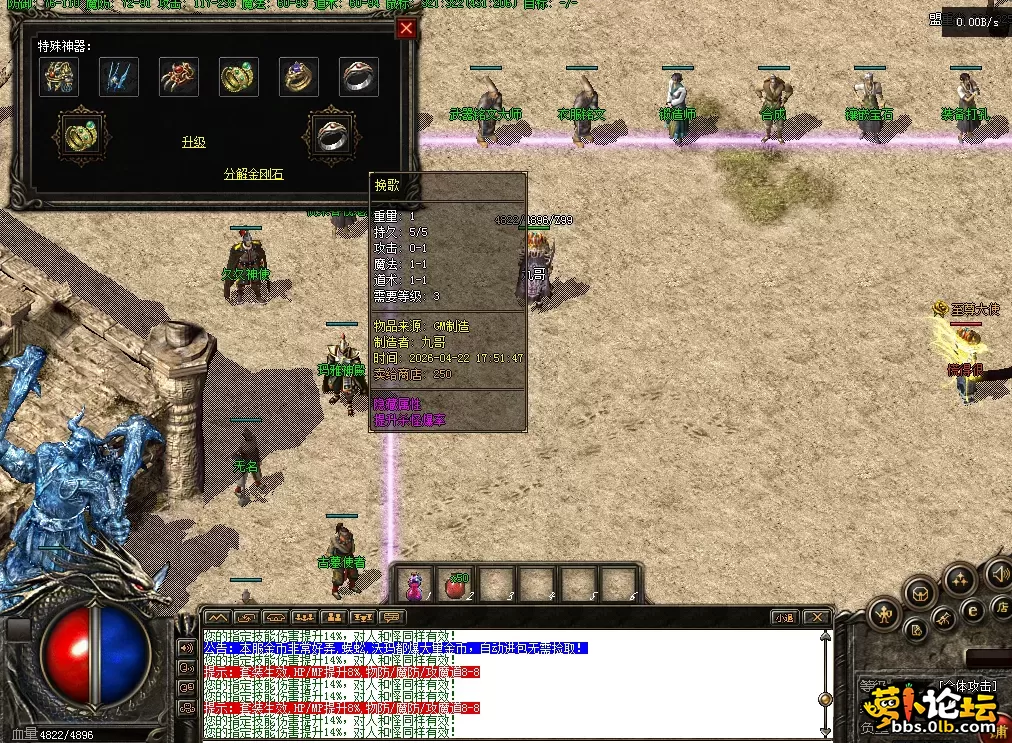Open the bag inventory round button

921,594
